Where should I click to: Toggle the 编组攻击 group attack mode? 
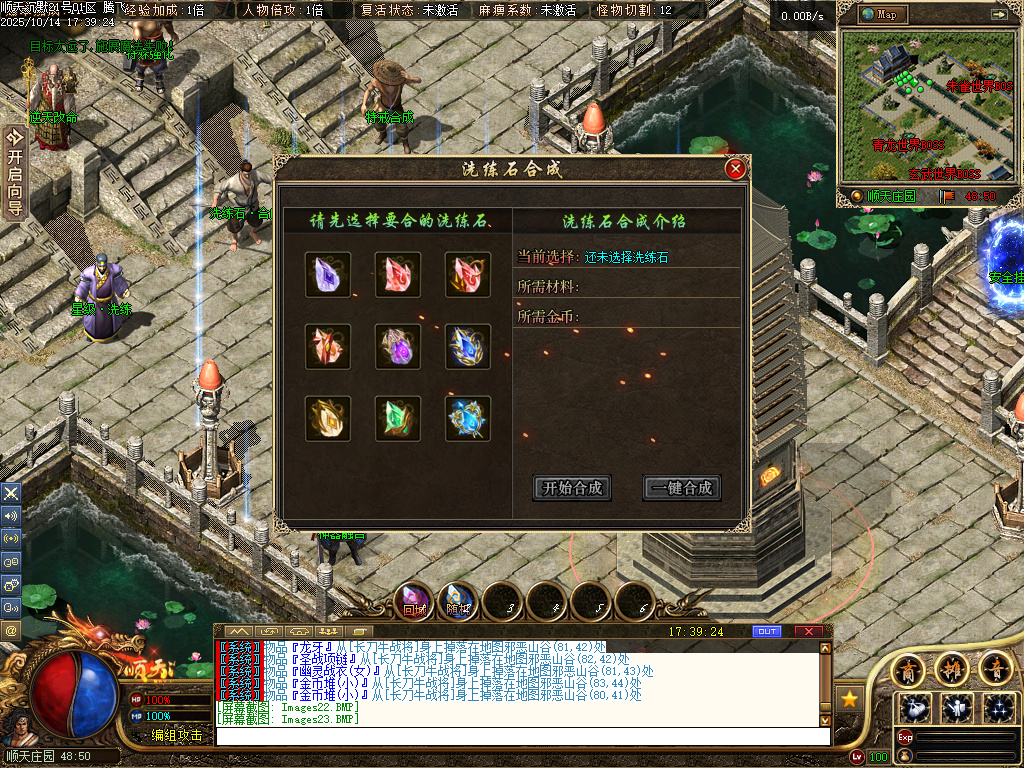coord(177,735)
